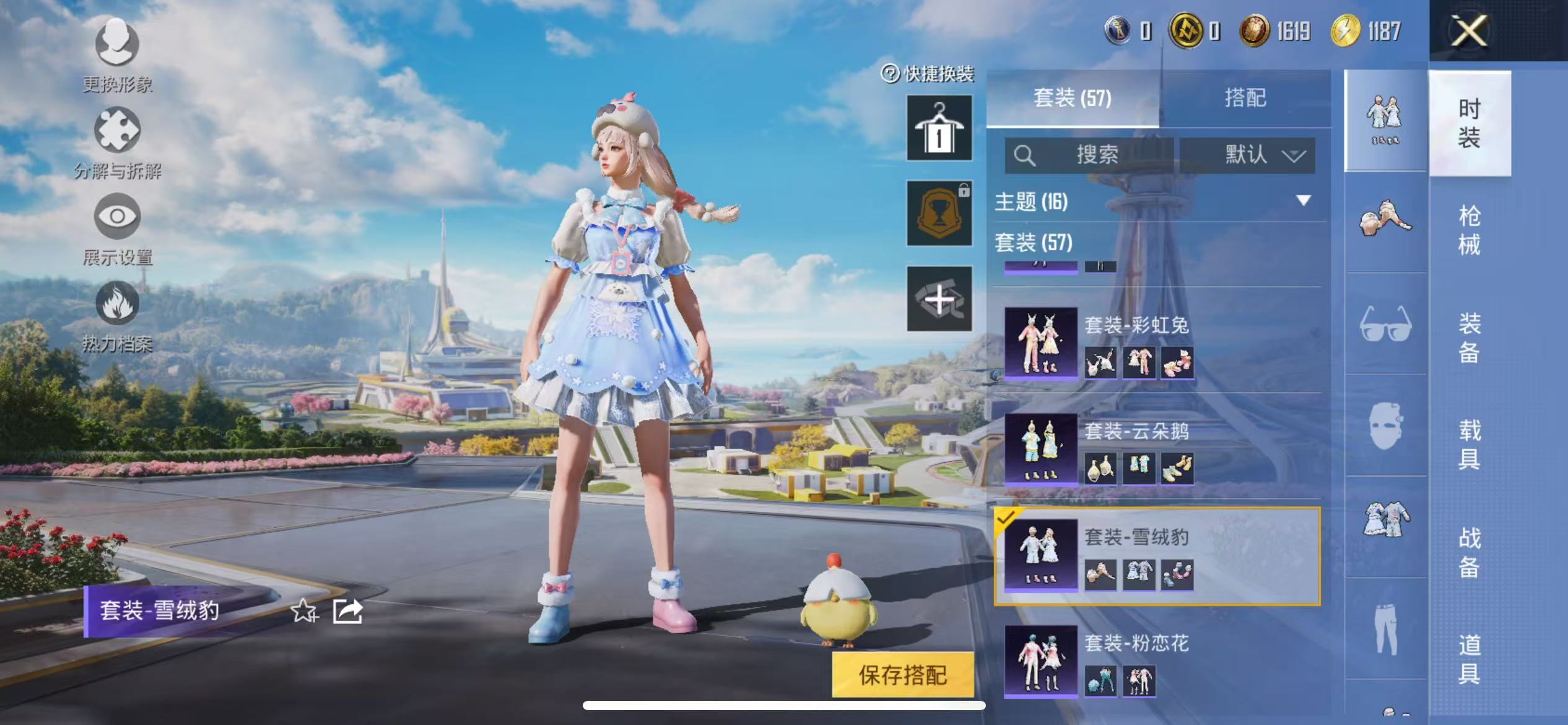Viewport: 1568px width, 725px height.
Task: Select quick outfit slot 1 hanger
Action: 939,128
